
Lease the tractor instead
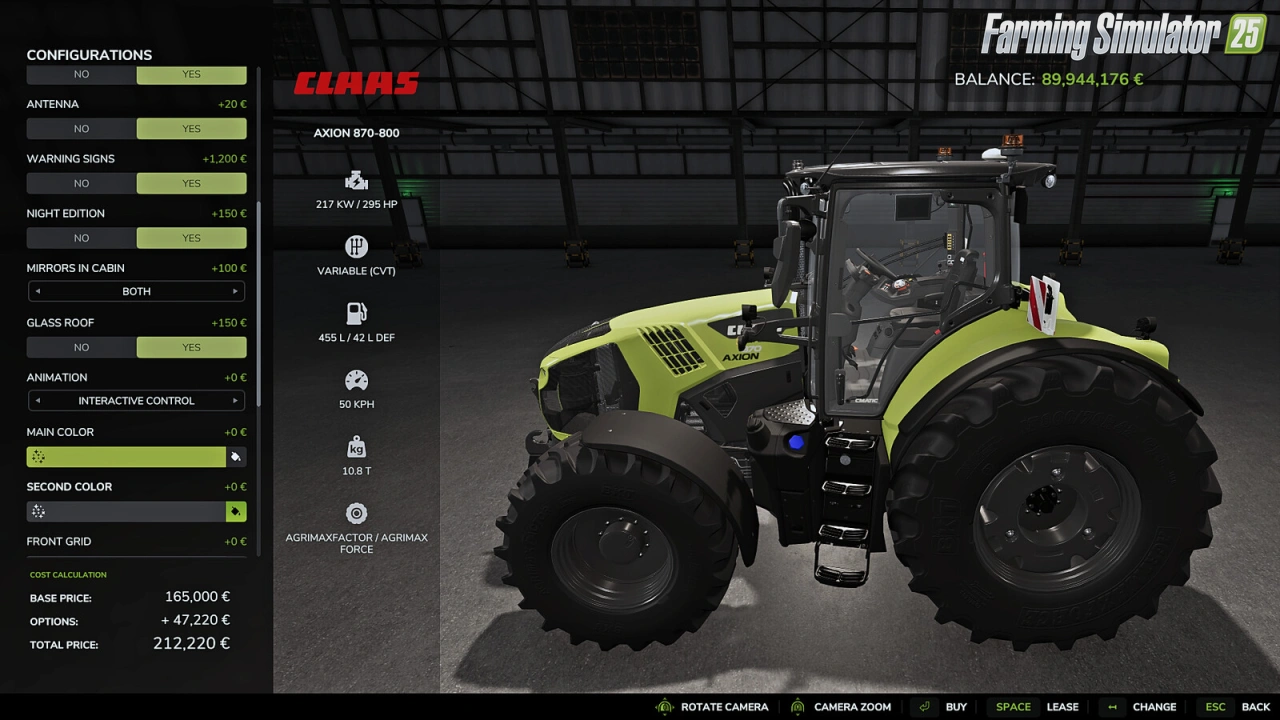[x=1036, y=707]
